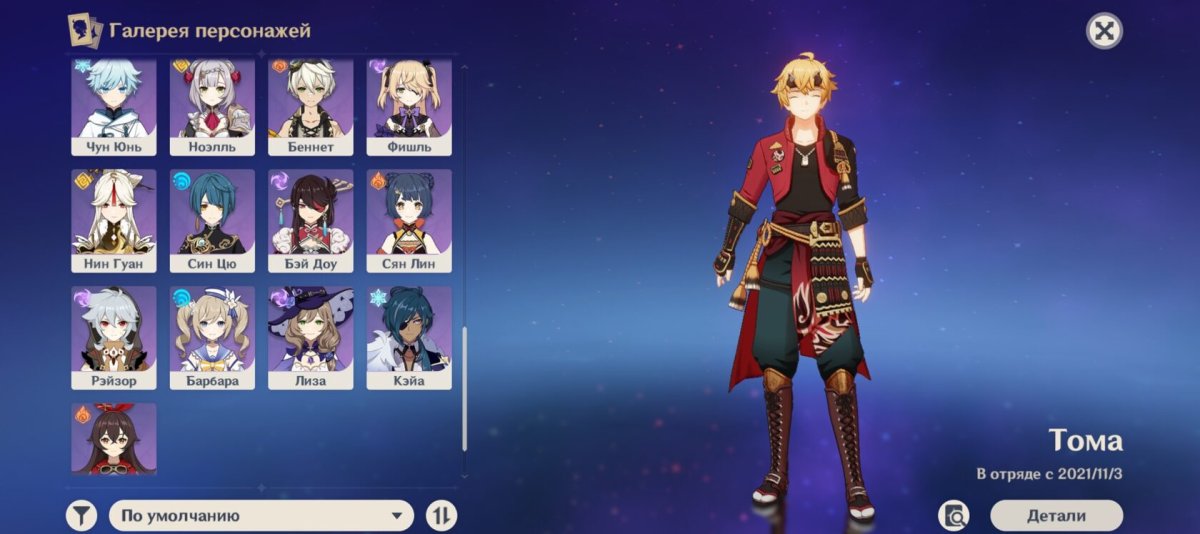
Task: Open the character filter funnel button
Action: [x=82, y=515]
